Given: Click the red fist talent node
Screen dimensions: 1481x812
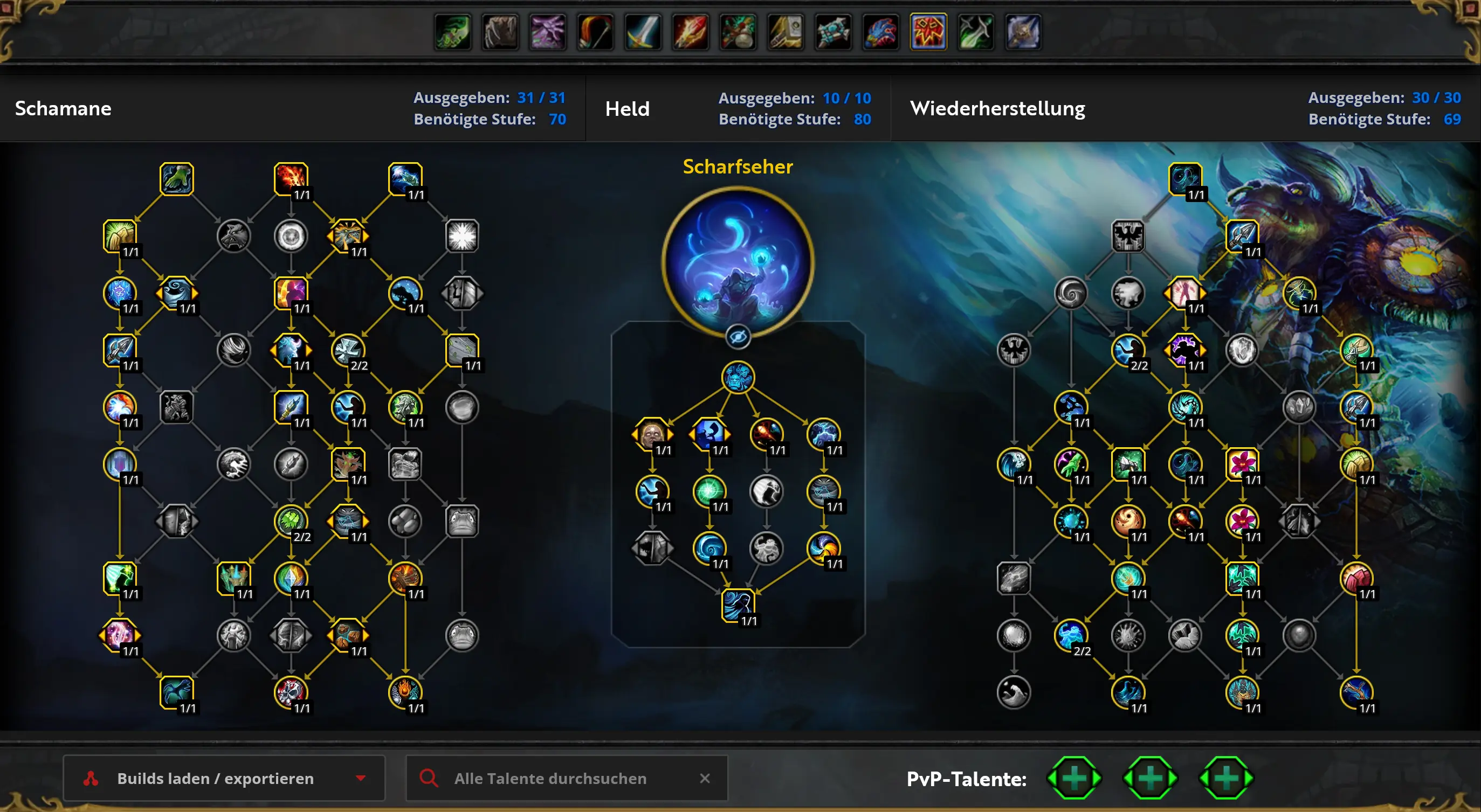Looking at the screenshot, I should 1356,578.
